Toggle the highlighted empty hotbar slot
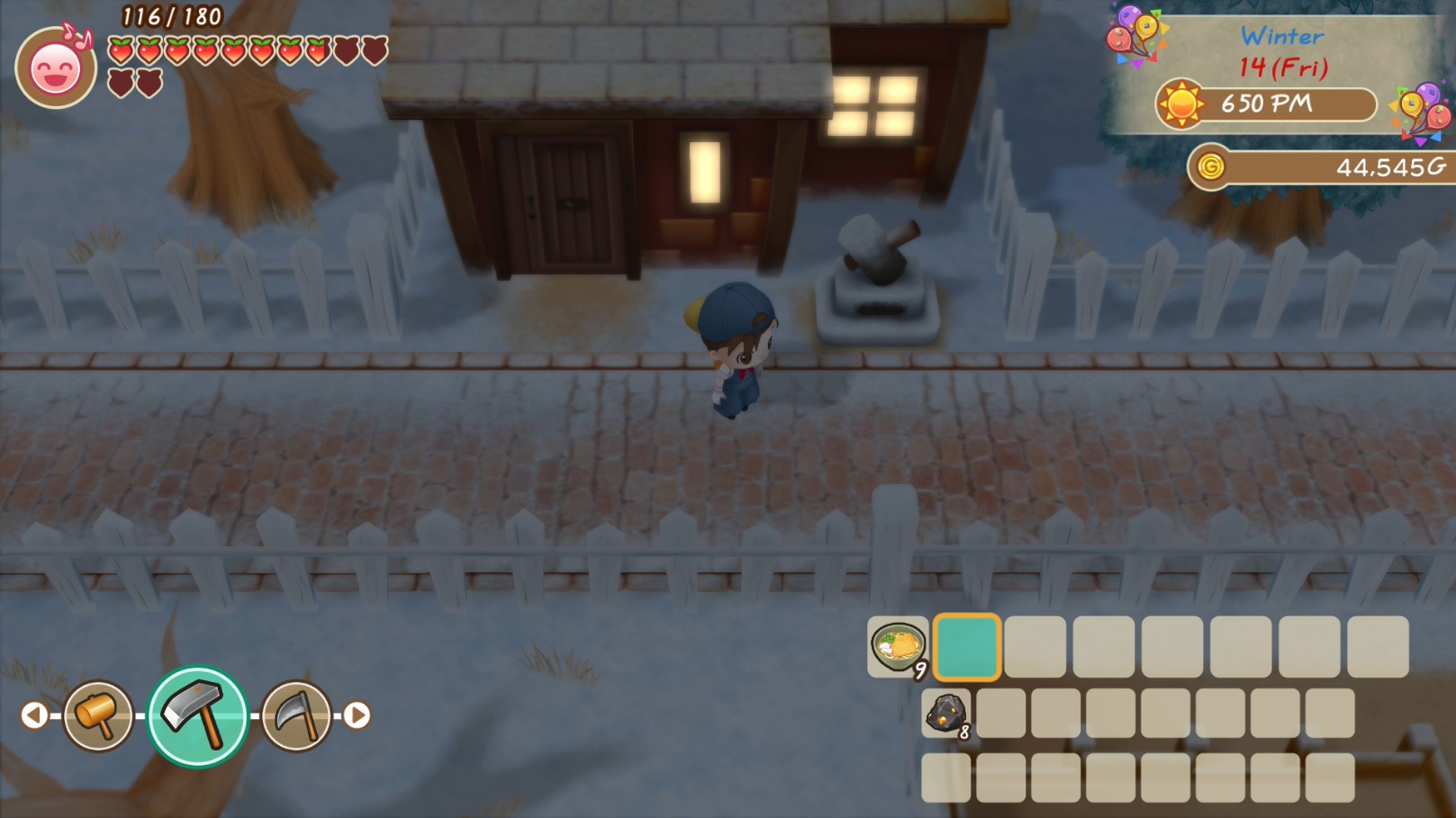The width and height of the screenshot is (1456, 818). click(x=966, y=645)
